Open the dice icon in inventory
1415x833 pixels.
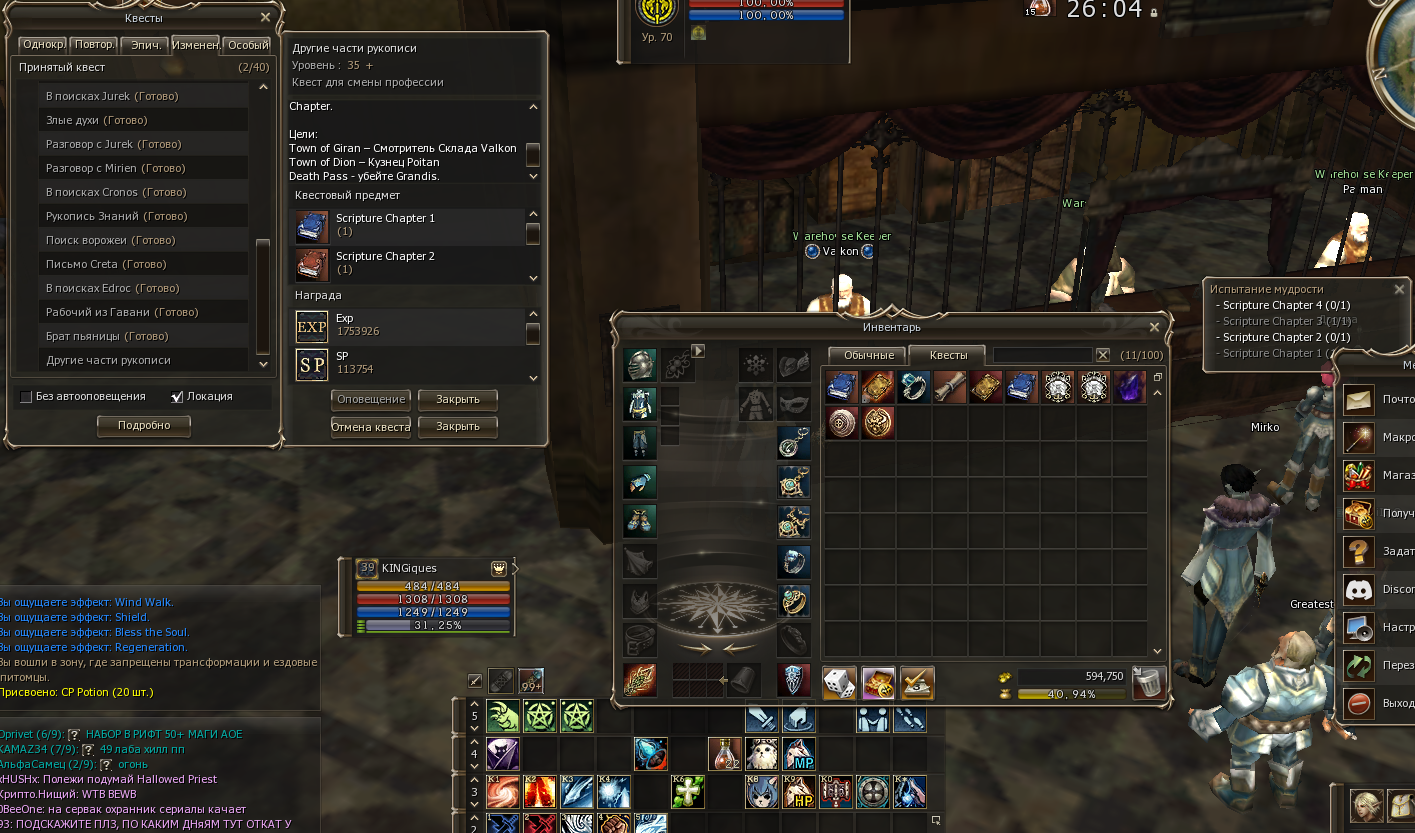click(x=839, y=683)
